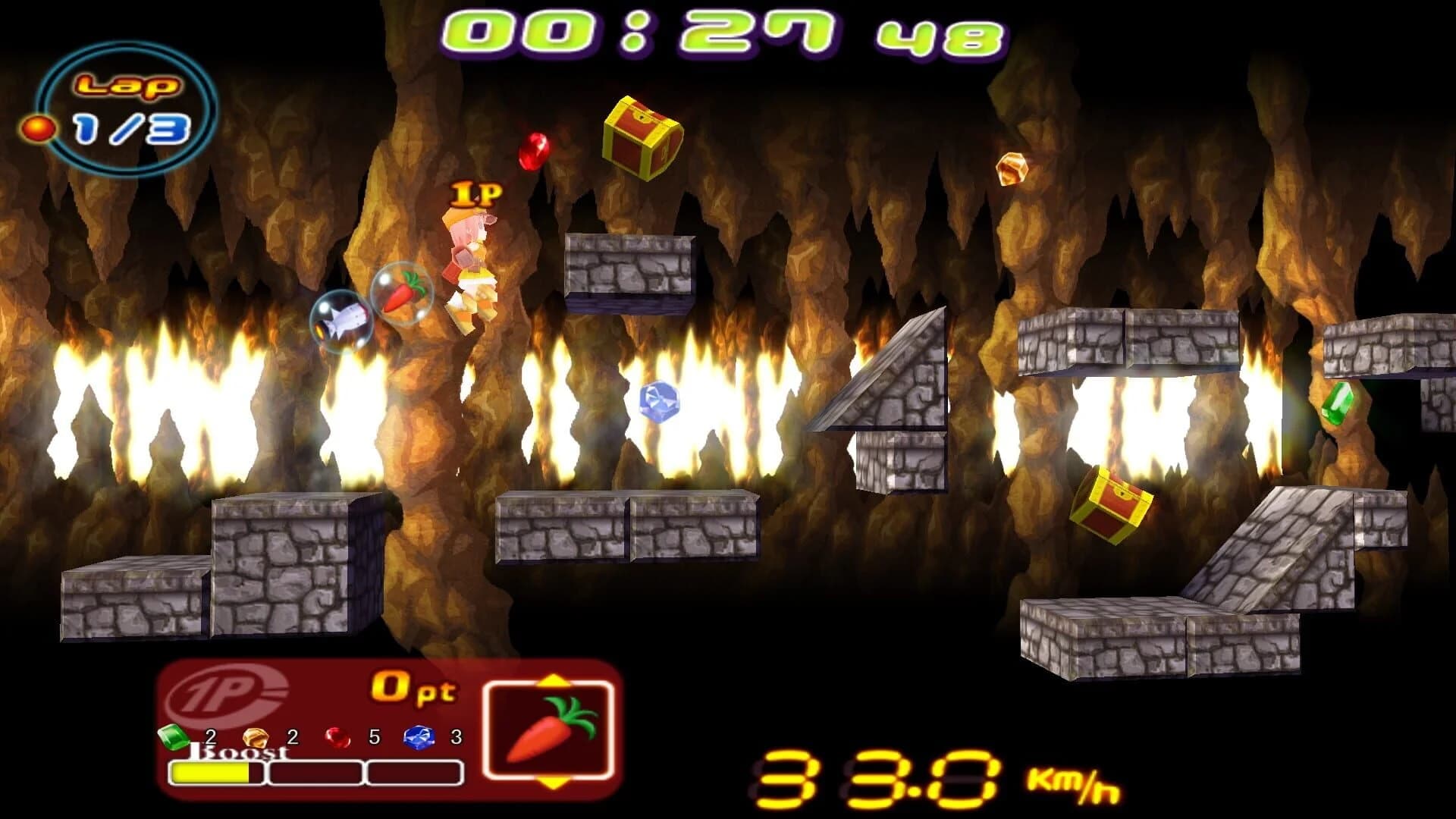Click the 0 pt score display

point(413,686)
